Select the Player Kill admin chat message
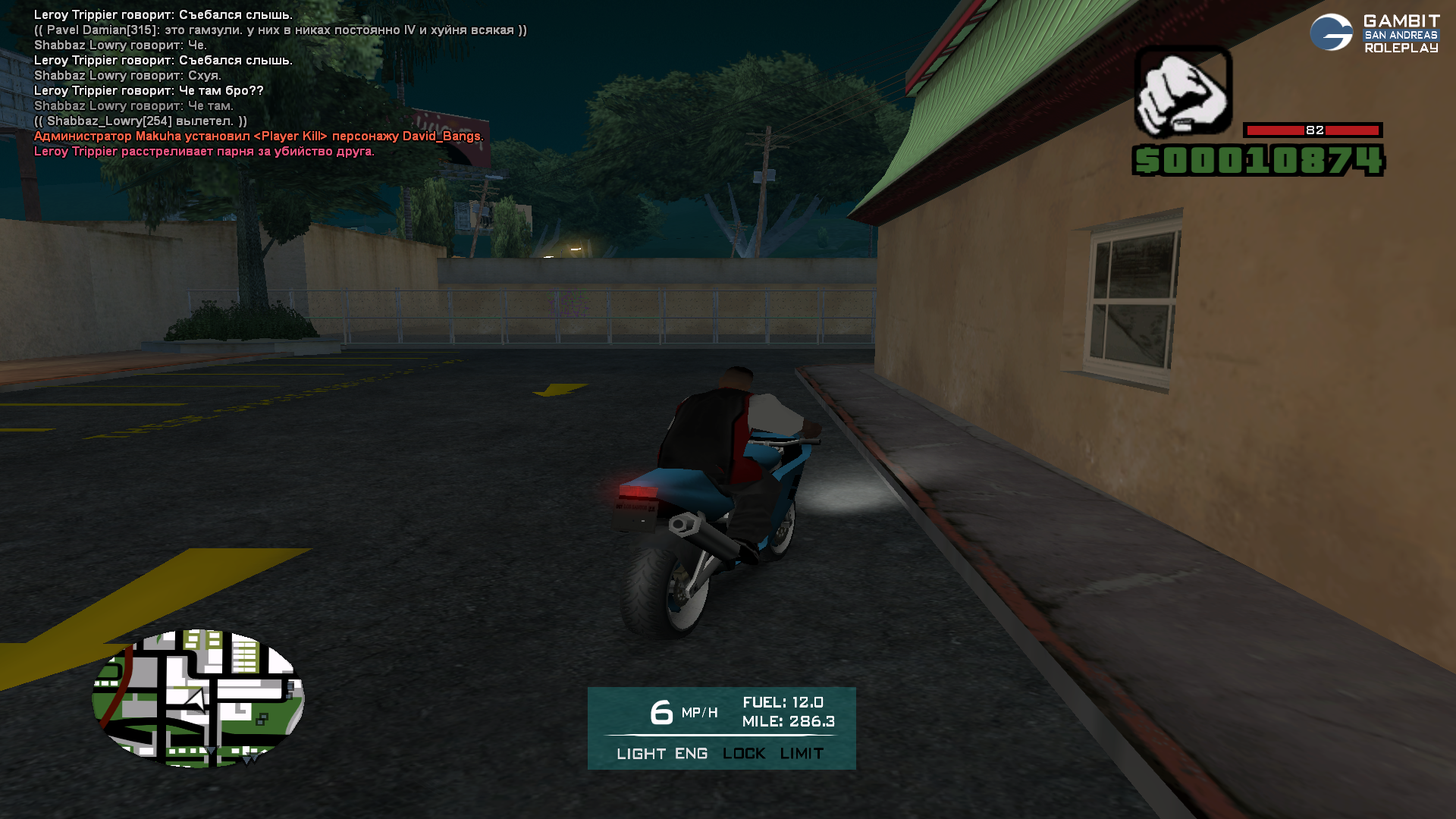1456x819 pixels. coord(258,136)
